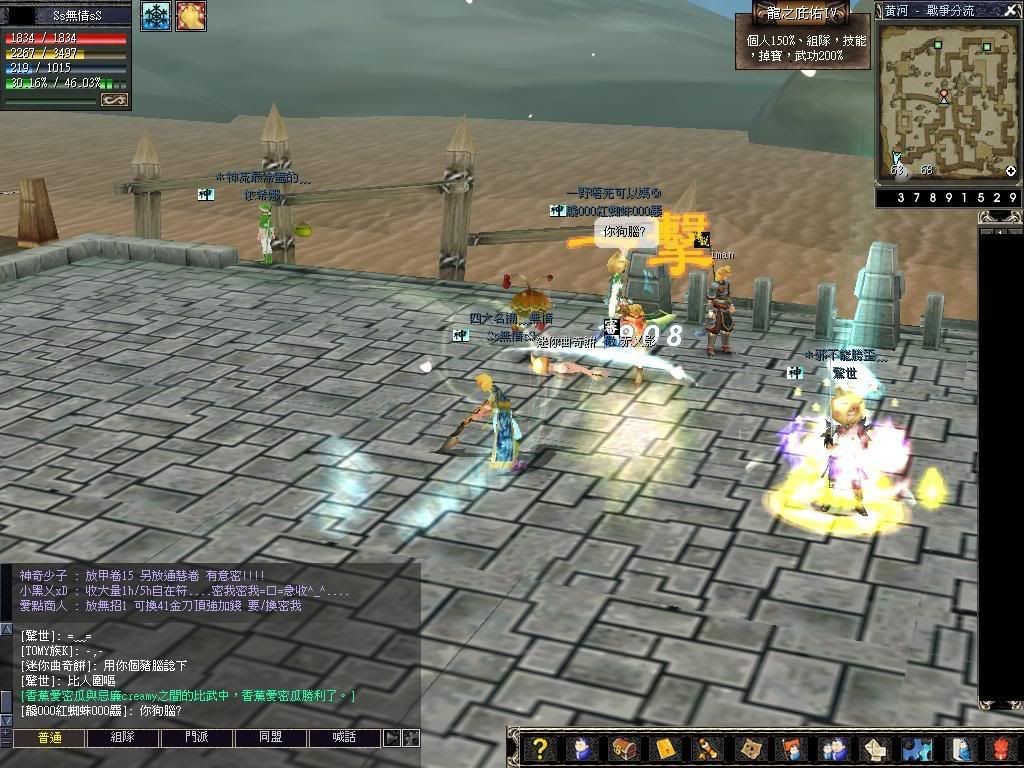Image resolution: width=1024 pixels, height=768 pixels.
Task: Open the two-character party icon
Action: tap(832, 748)
